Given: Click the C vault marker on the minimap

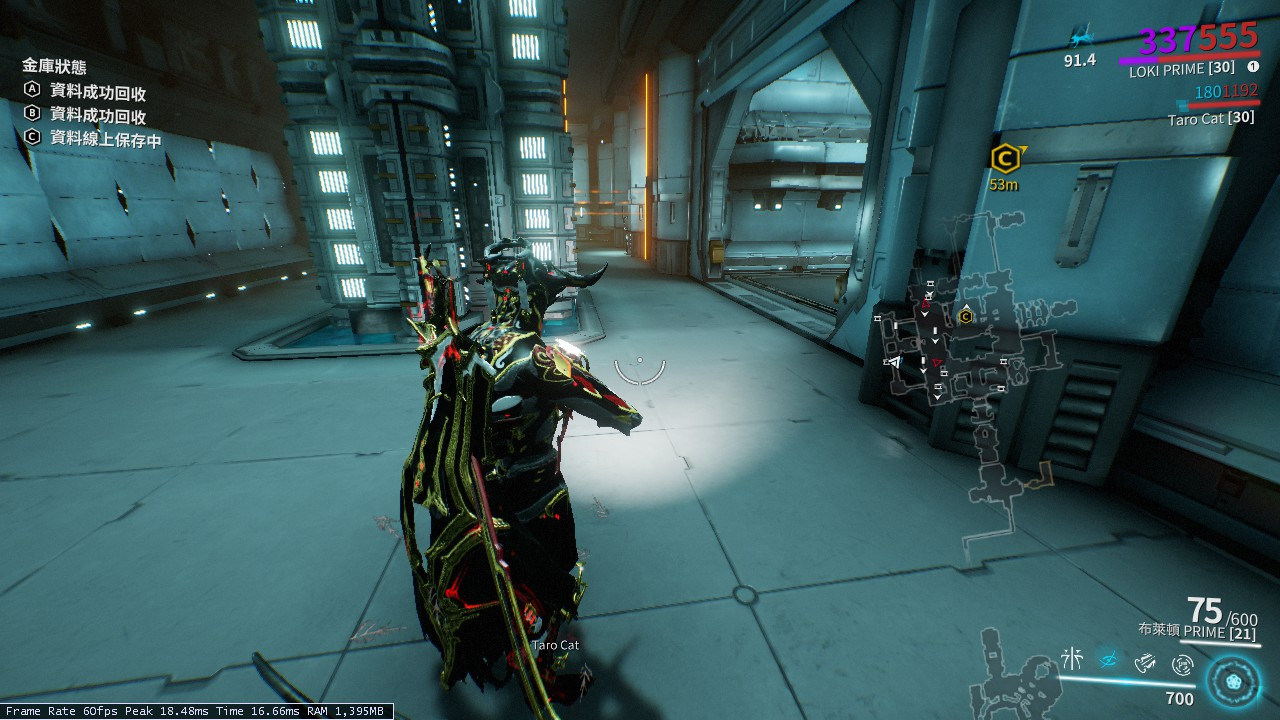Looking at the screenshot, I should pyautogui.click(x=966, y=316).
